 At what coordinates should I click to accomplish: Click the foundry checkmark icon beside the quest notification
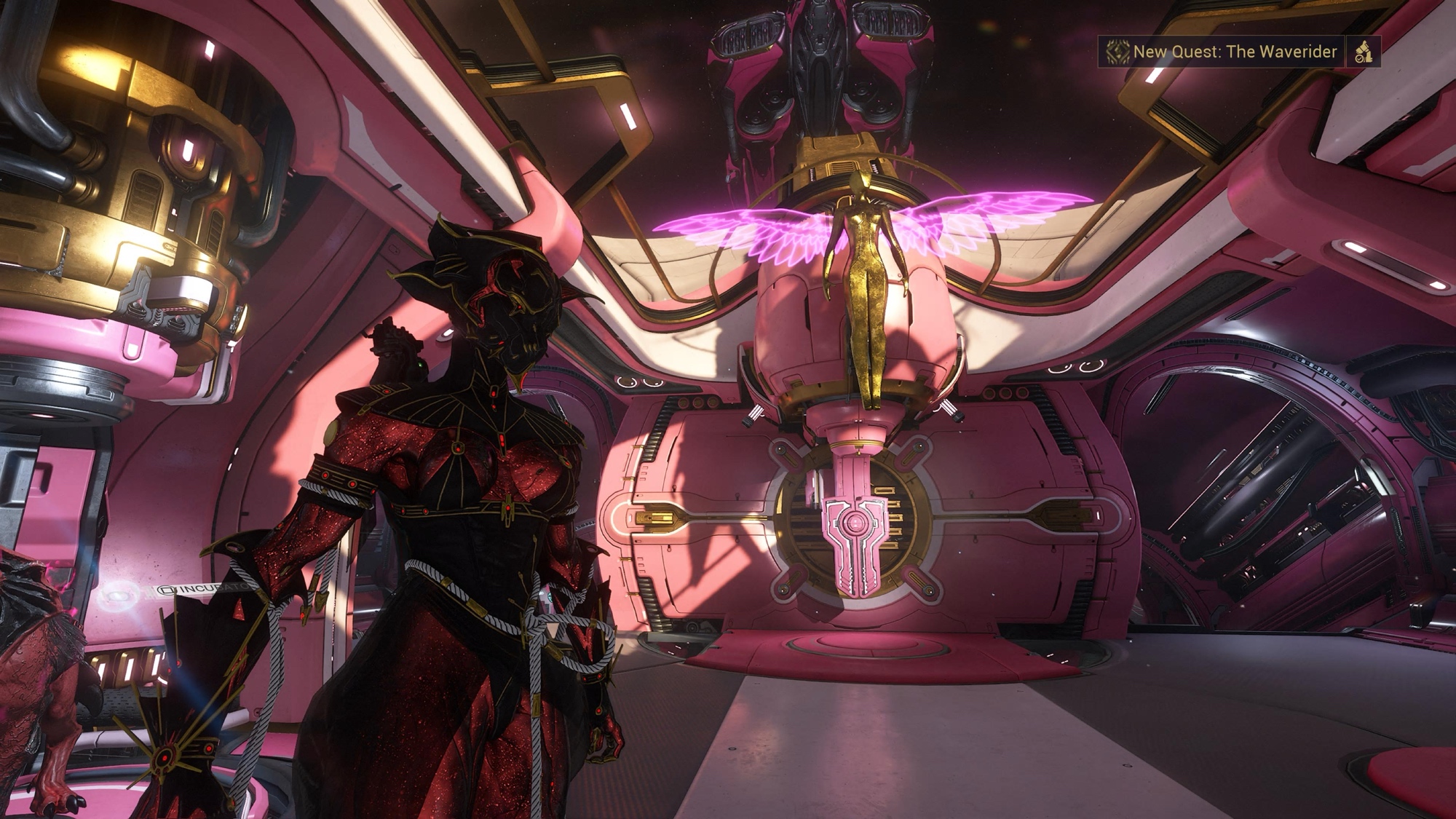1363,52
